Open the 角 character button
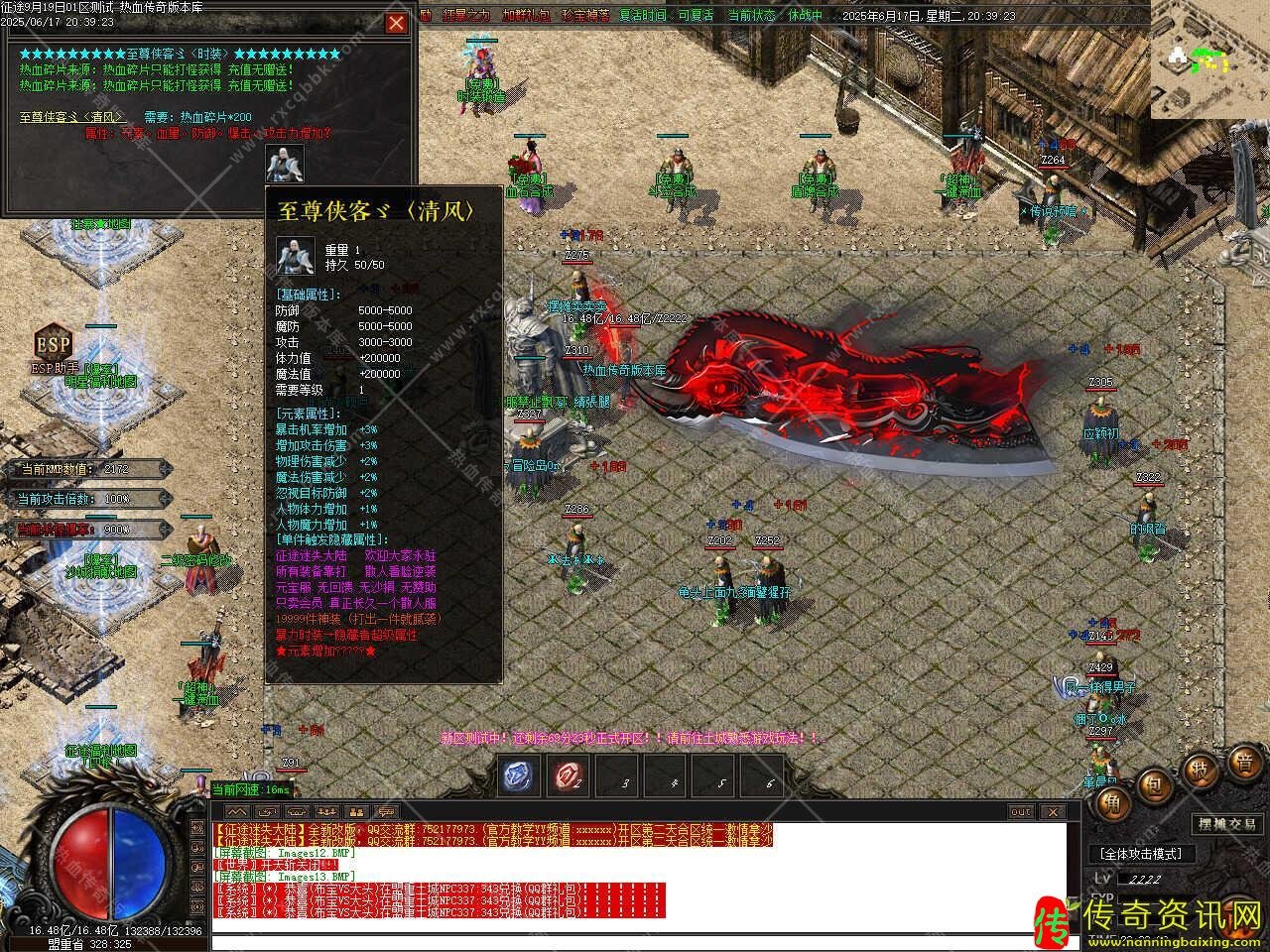Screen dimensions: 1270x952 [x=1112, y=804]
